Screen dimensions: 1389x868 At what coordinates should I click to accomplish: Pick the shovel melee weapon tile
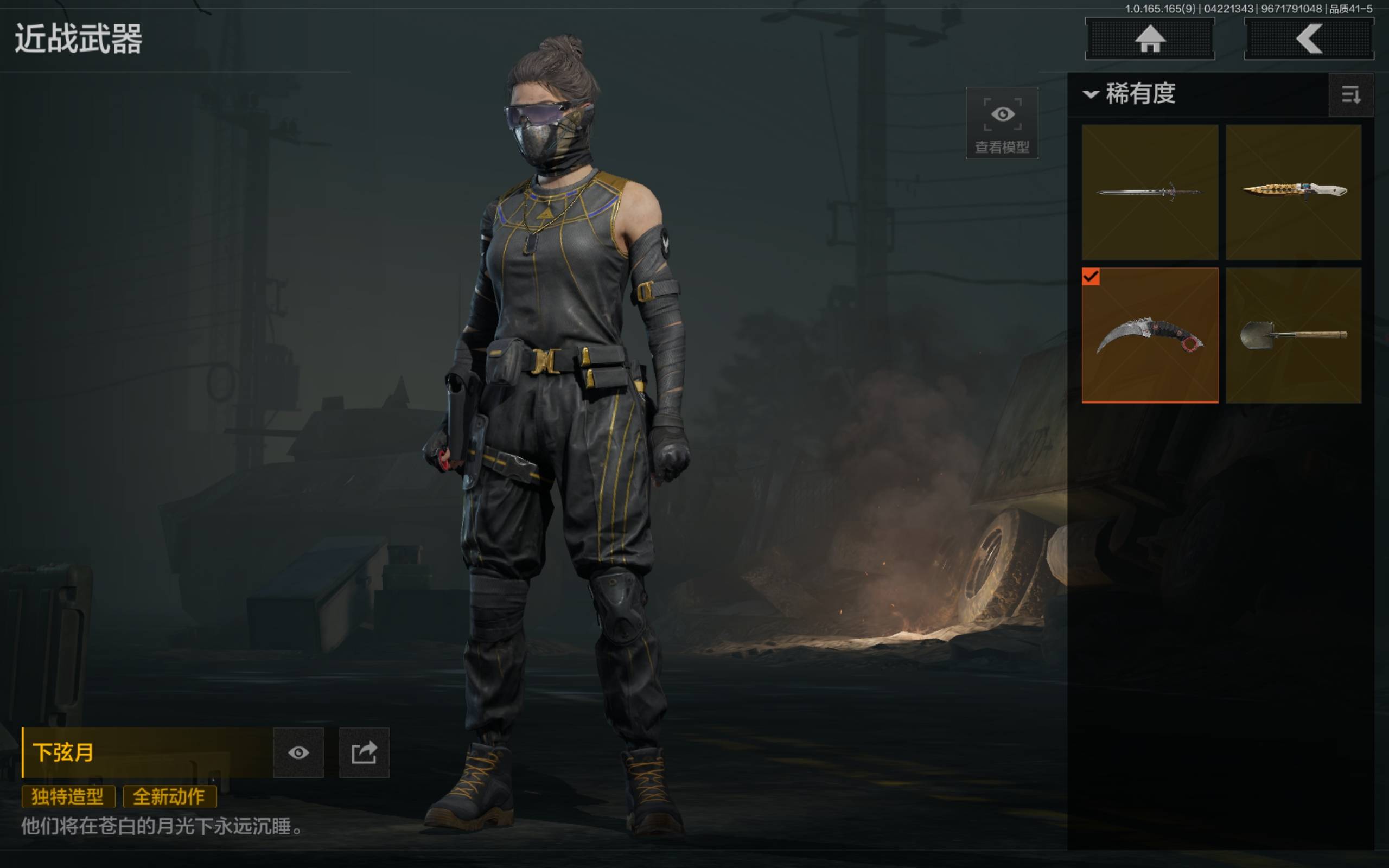click(x=1293, y=335)
